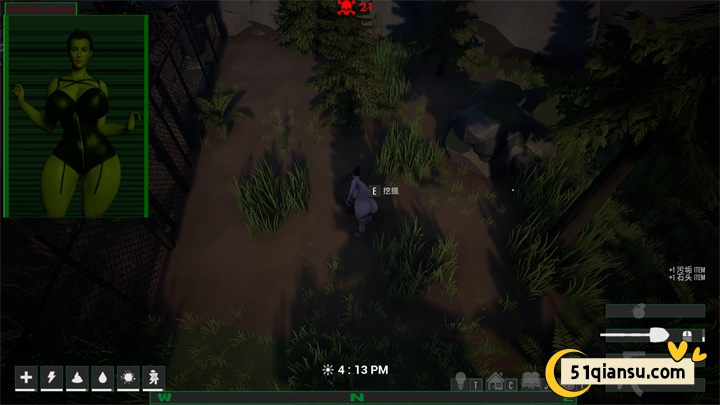Click the sun temperature status icon
Viewport: 720px width, 405px height.
(x=129, y=378)
